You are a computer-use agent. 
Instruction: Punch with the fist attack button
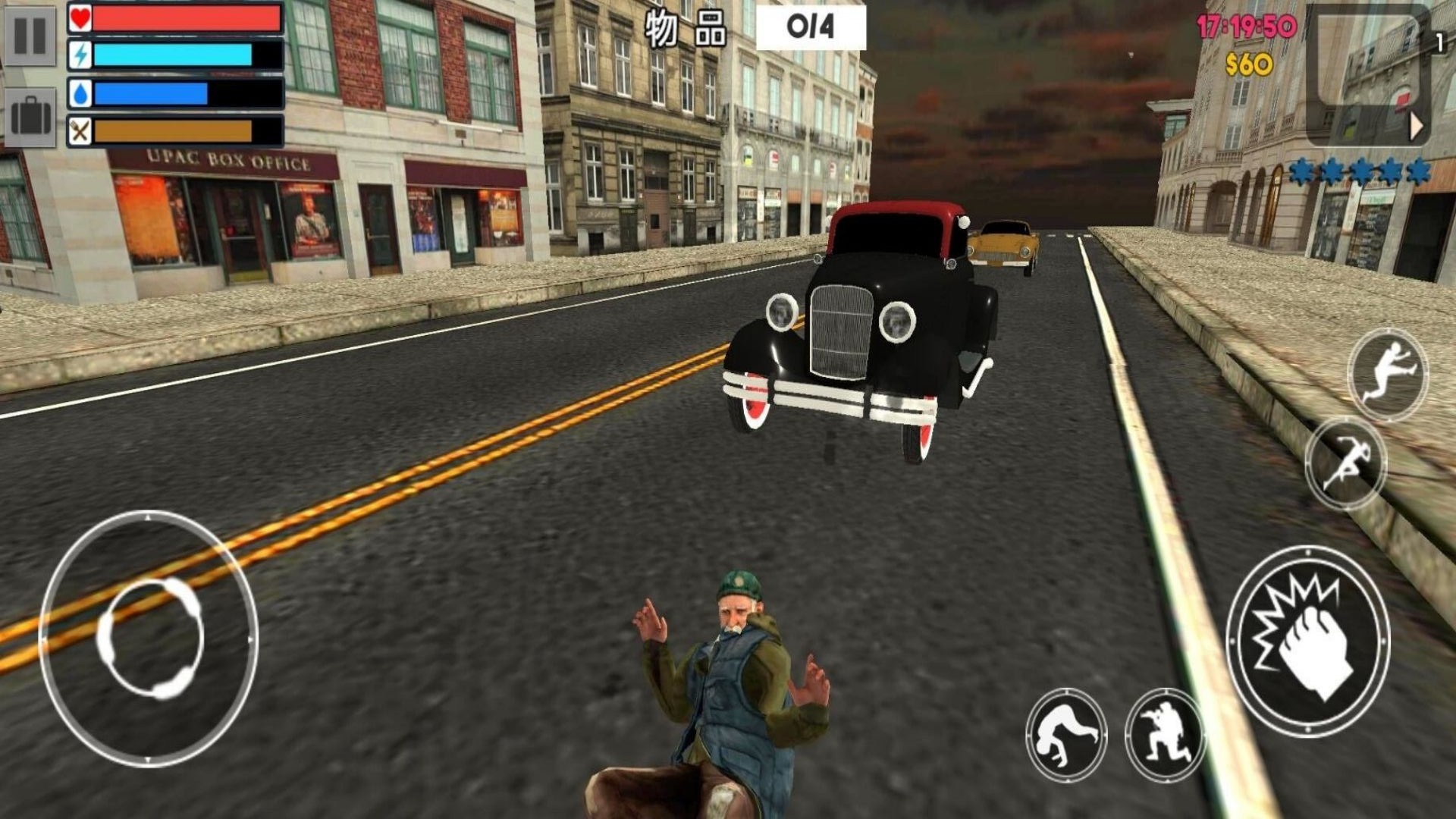point(1307,642)
